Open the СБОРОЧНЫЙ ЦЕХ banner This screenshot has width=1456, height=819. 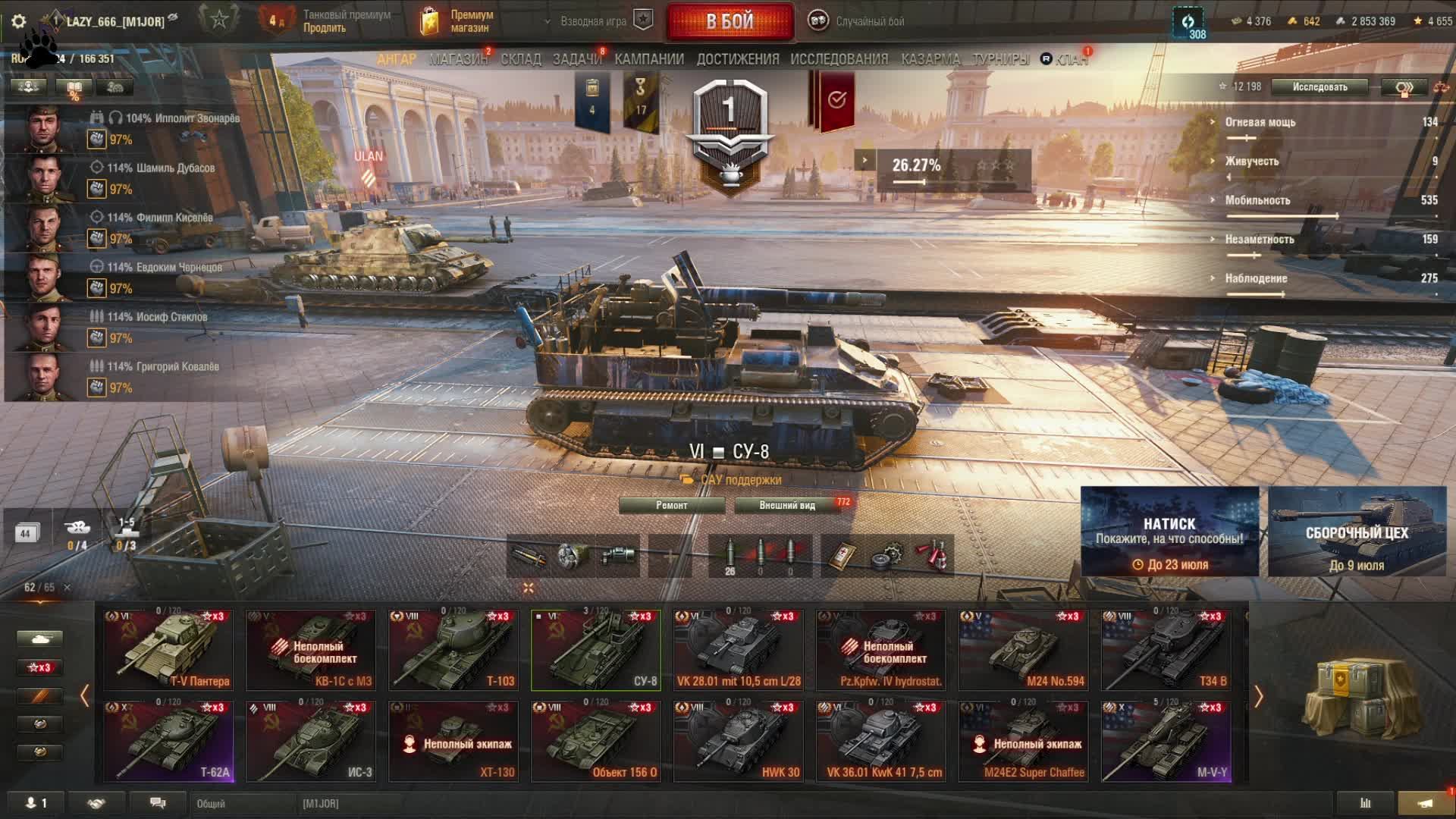click(1357, 532)
